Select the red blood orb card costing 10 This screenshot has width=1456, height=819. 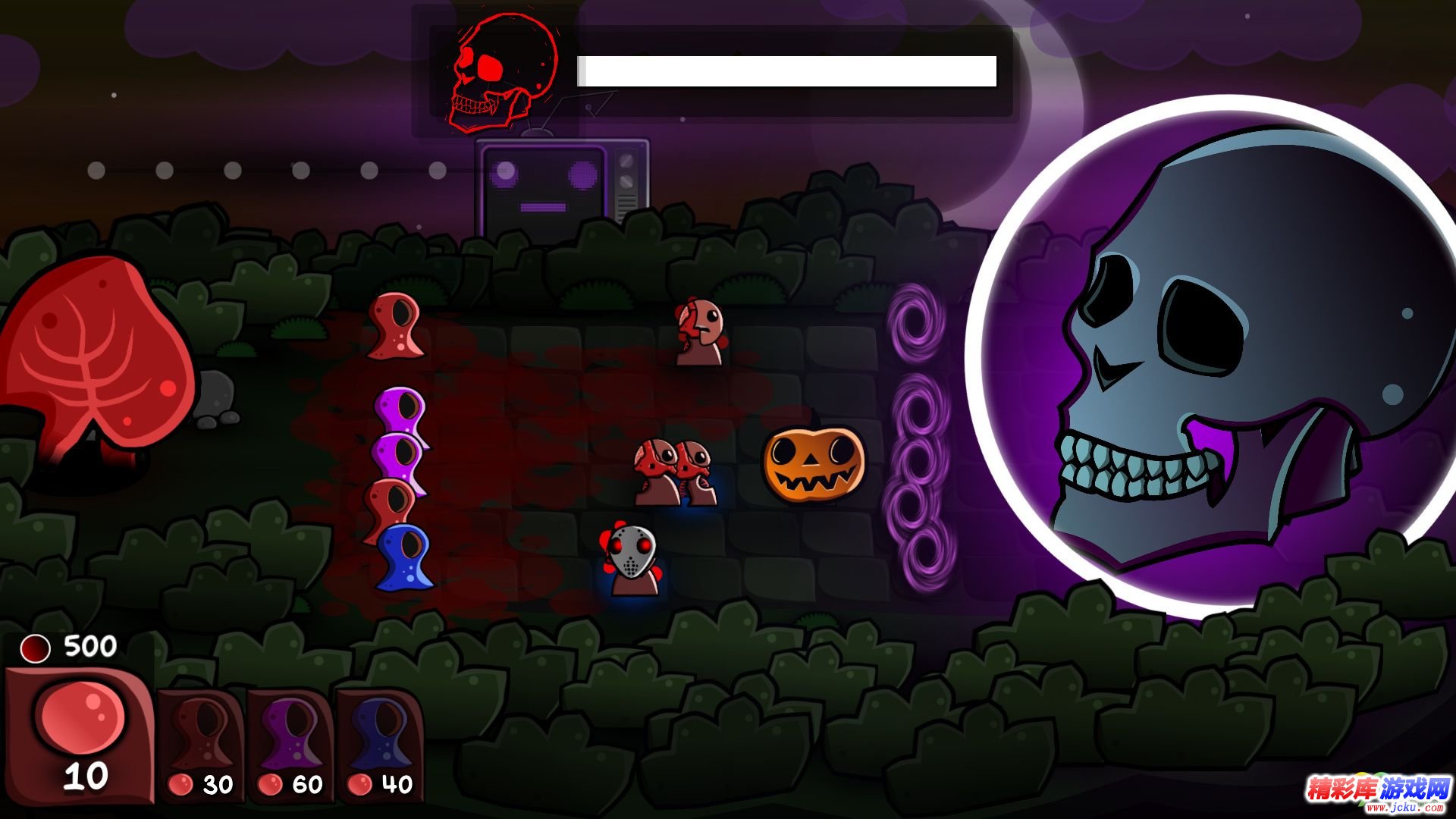pos(80,734)
